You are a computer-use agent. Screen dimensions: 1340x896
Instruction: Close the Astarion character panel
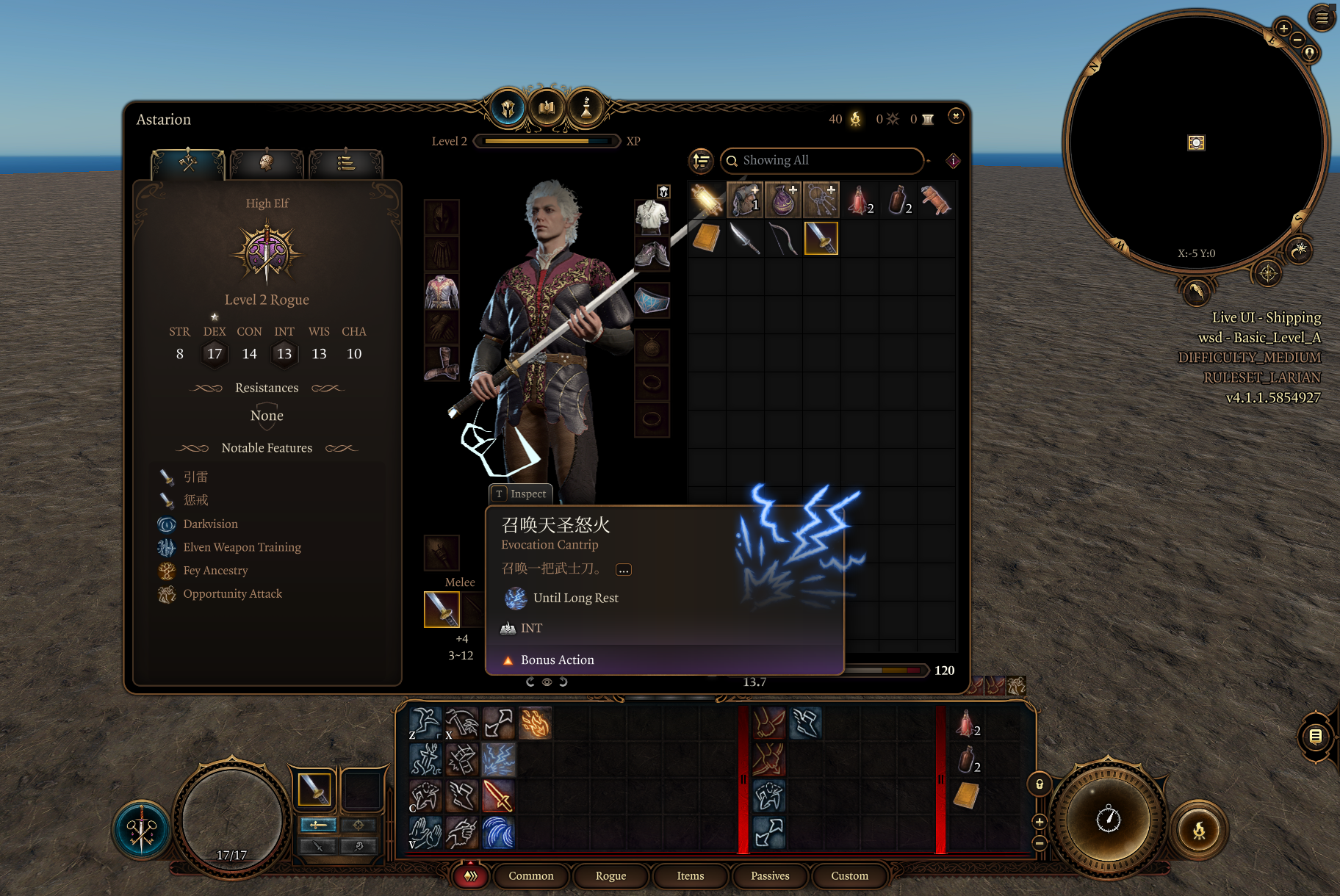click(955, 116)
